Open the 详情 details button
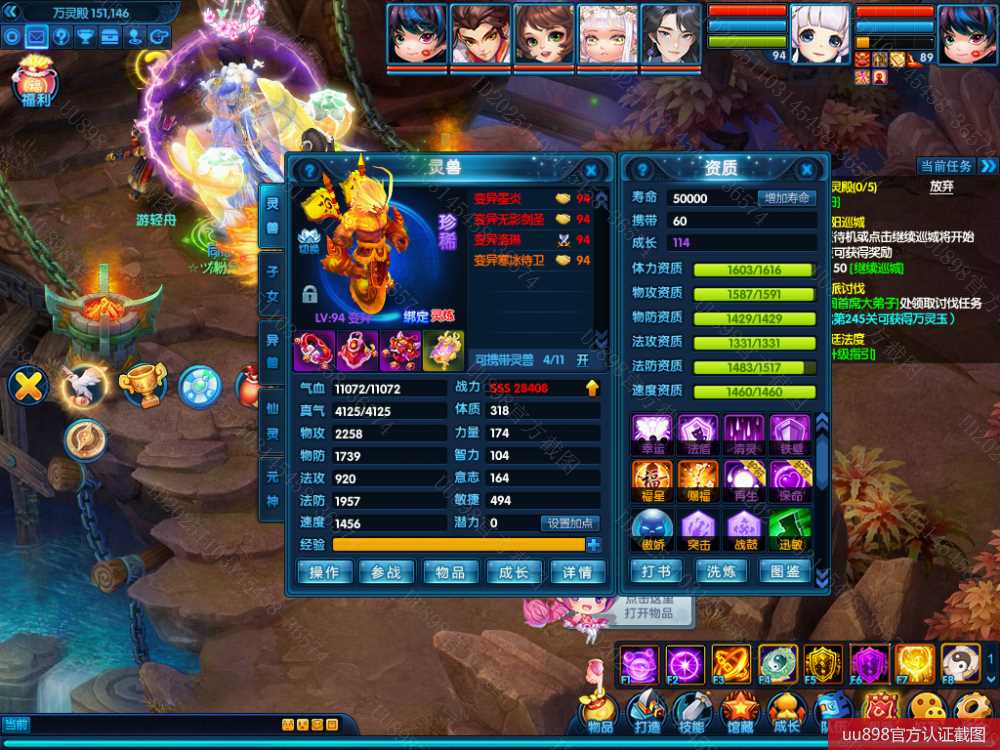Image resolution: width=1000 pixels, height=750 pixels. [578, 572]
